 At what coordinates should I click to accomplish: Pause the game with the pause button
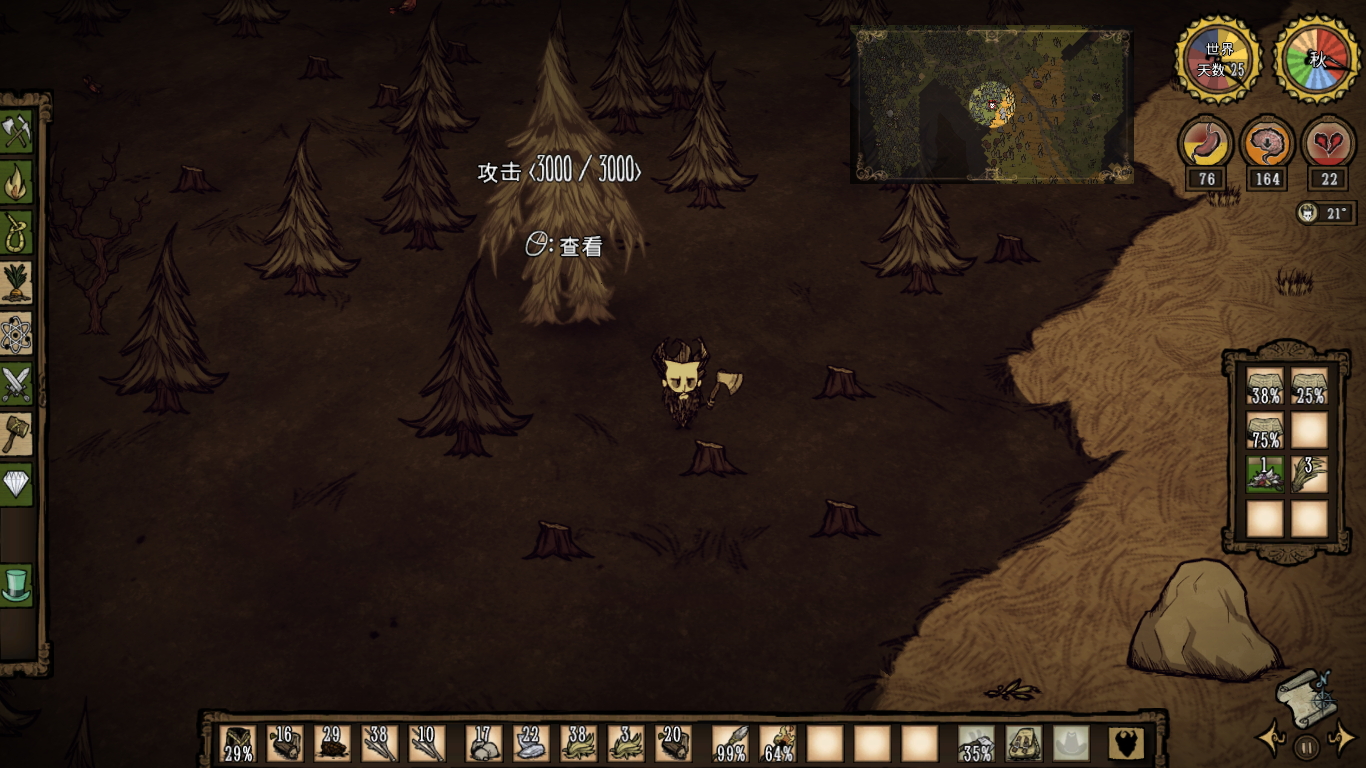[x=1306, y=746]
